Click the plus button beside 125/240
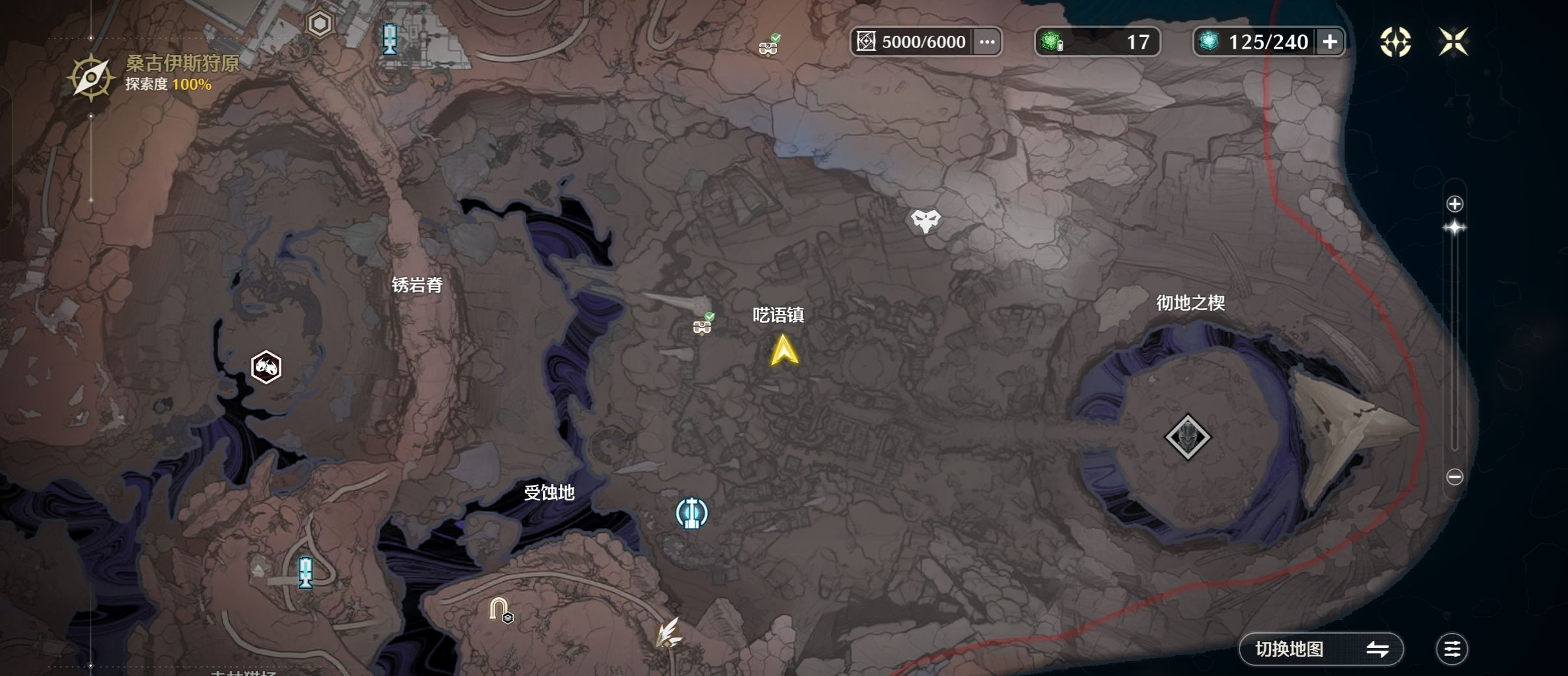 pyautogui.click(x=1330, y=42)
